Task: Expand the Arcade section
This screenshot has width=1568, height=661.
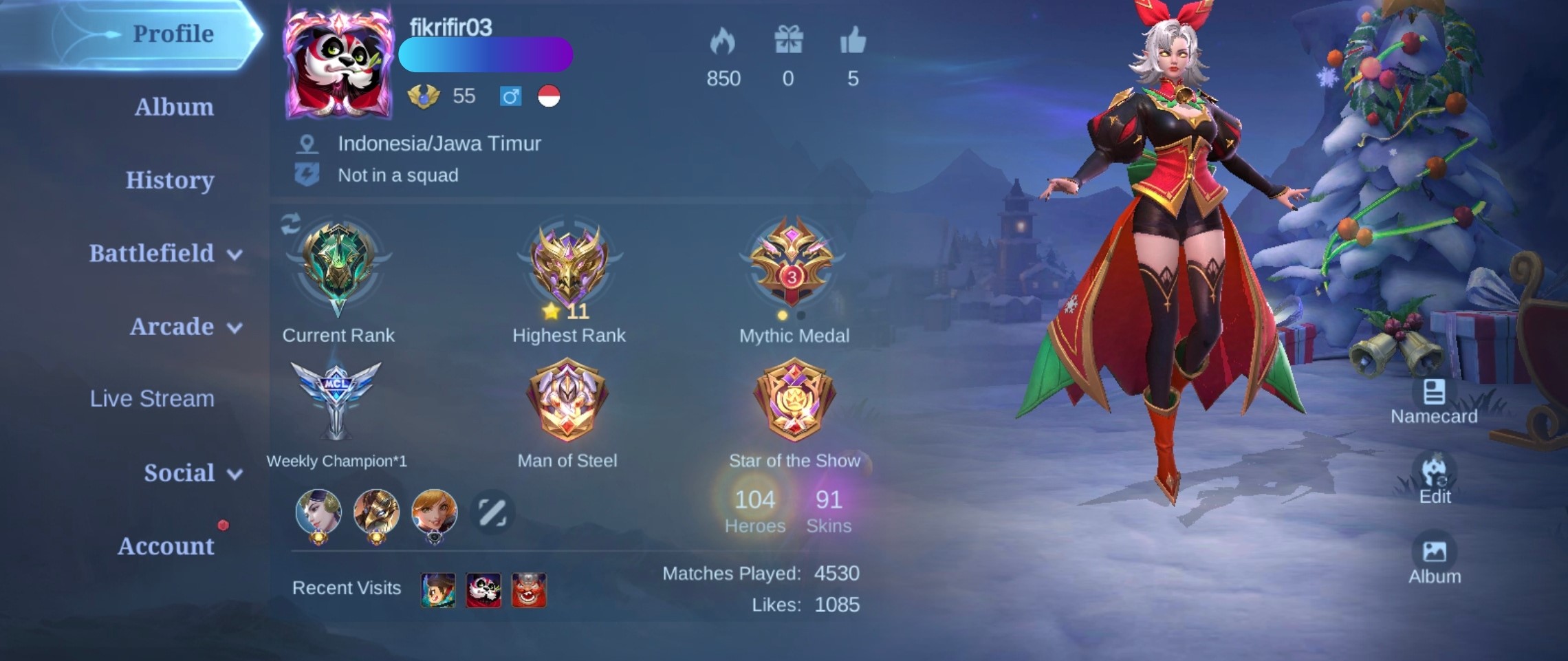Action: click(x=185, y=327)
